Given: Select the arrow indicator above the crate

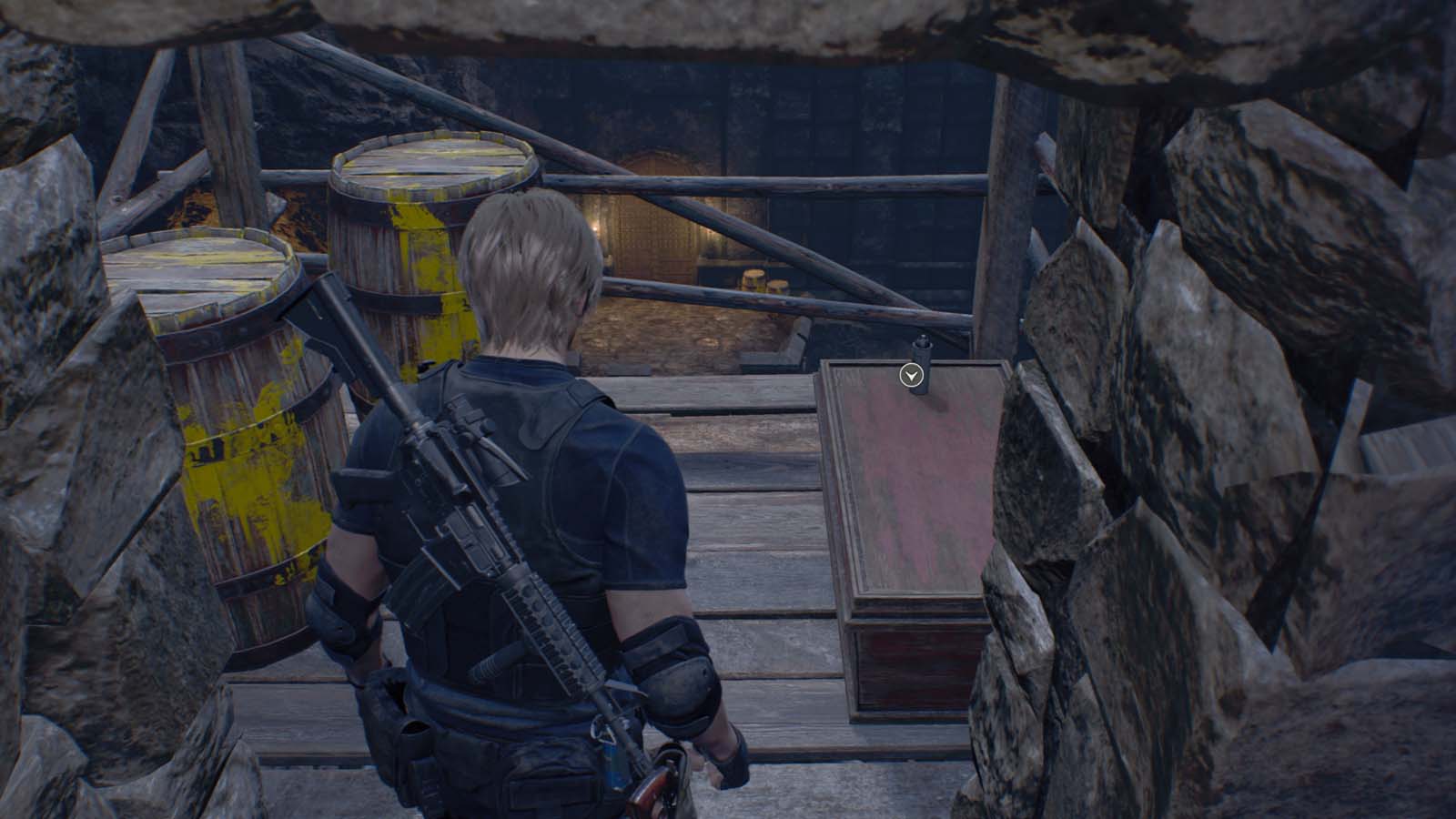Looking at the screenshot, I should tap(911, 375).
